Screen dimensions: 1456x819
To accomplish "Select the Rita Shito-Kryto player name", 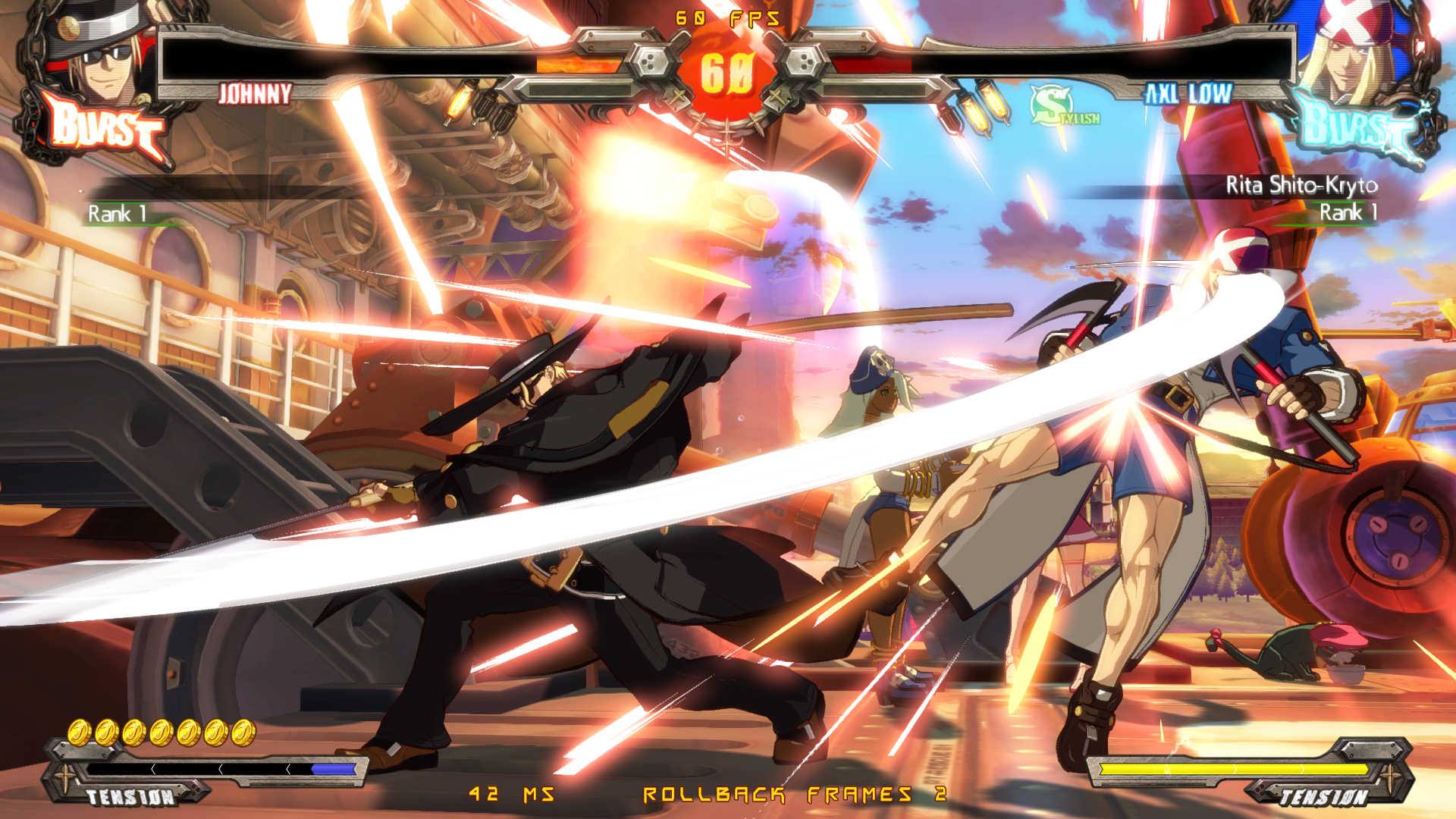I will tap(1301, 185).
